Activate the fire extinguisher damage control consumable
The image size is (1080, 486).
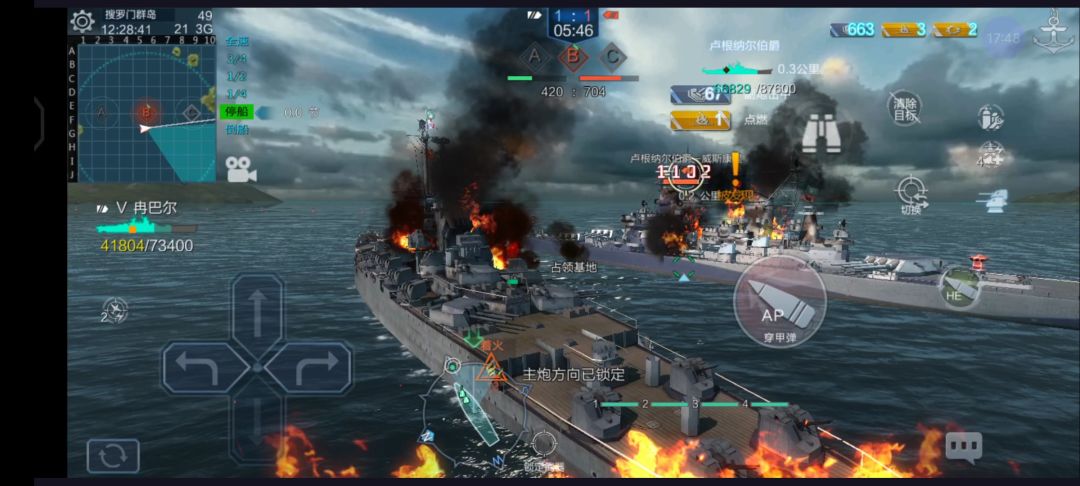990,118
